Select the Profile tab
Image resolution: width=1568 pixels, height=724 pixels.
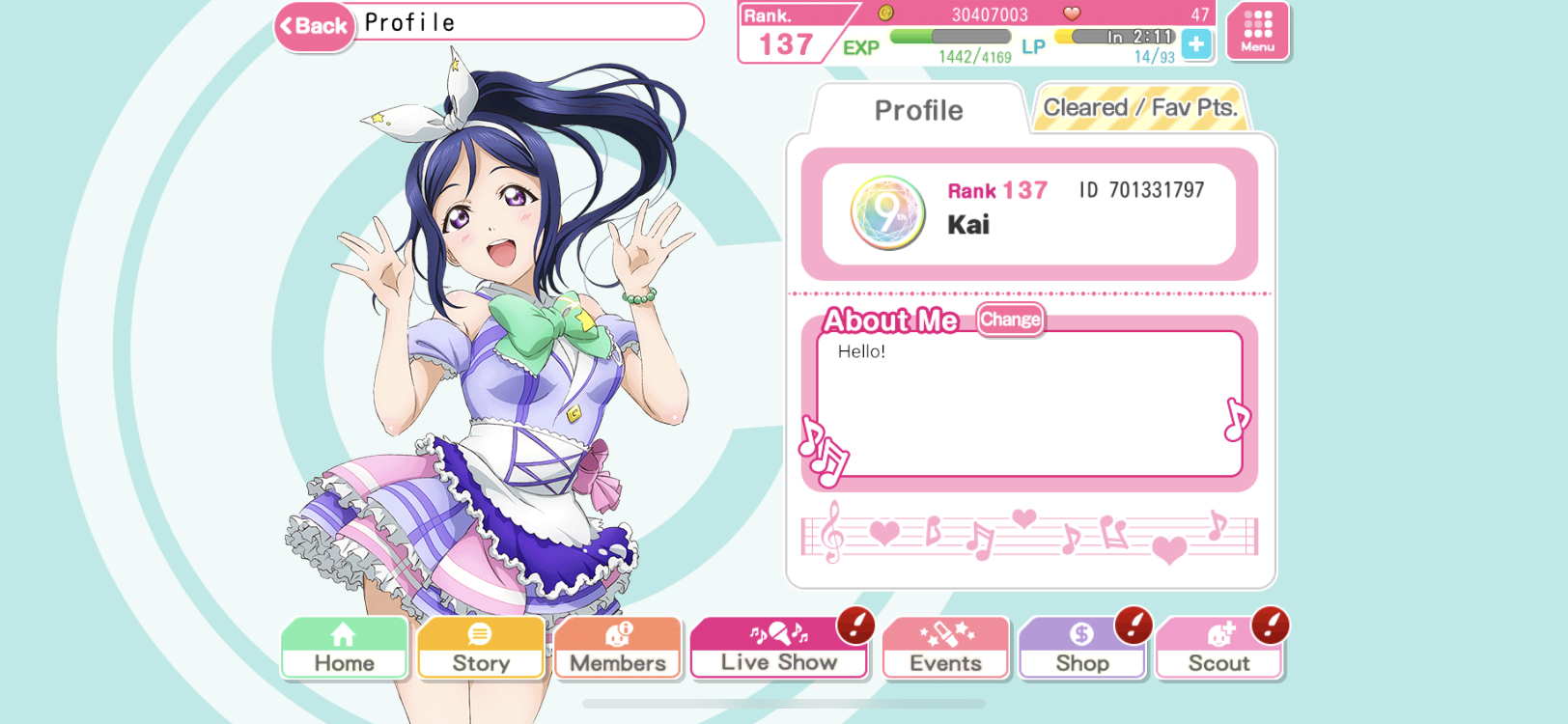918,110
